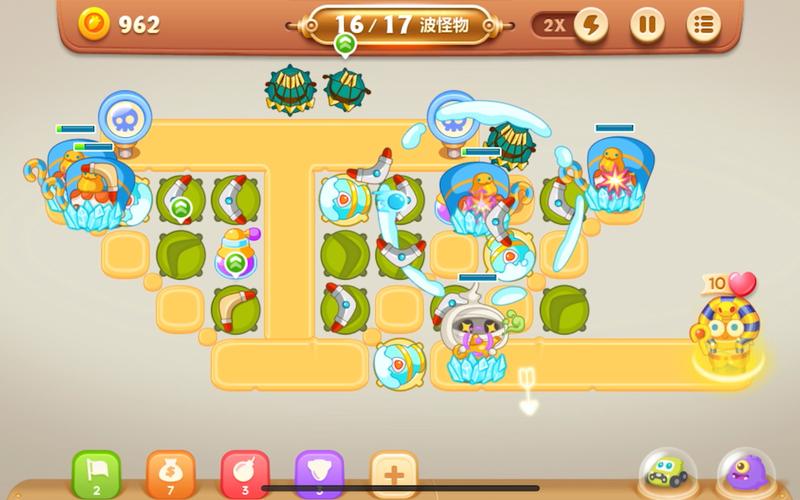
Task: Activate the orange money bag power-up
Action: coord(170,472)
